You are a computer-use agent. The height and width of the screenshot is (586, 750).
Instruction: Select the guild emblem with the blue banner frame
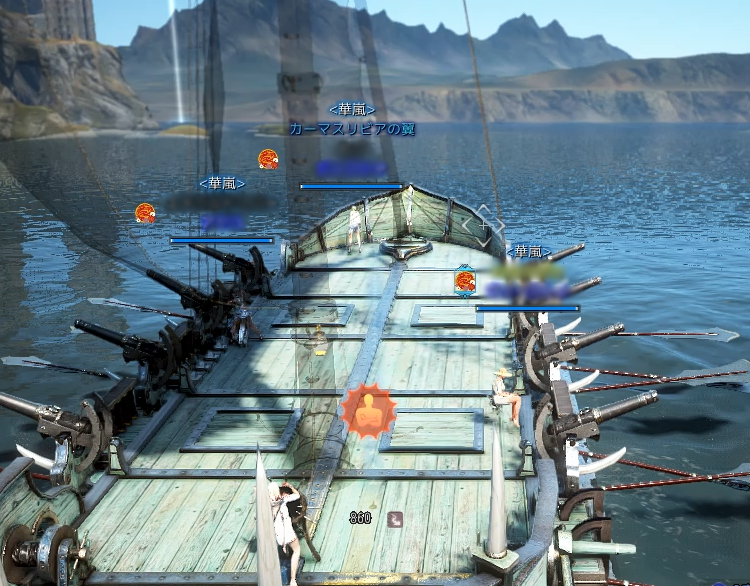[x=465, y=280]
